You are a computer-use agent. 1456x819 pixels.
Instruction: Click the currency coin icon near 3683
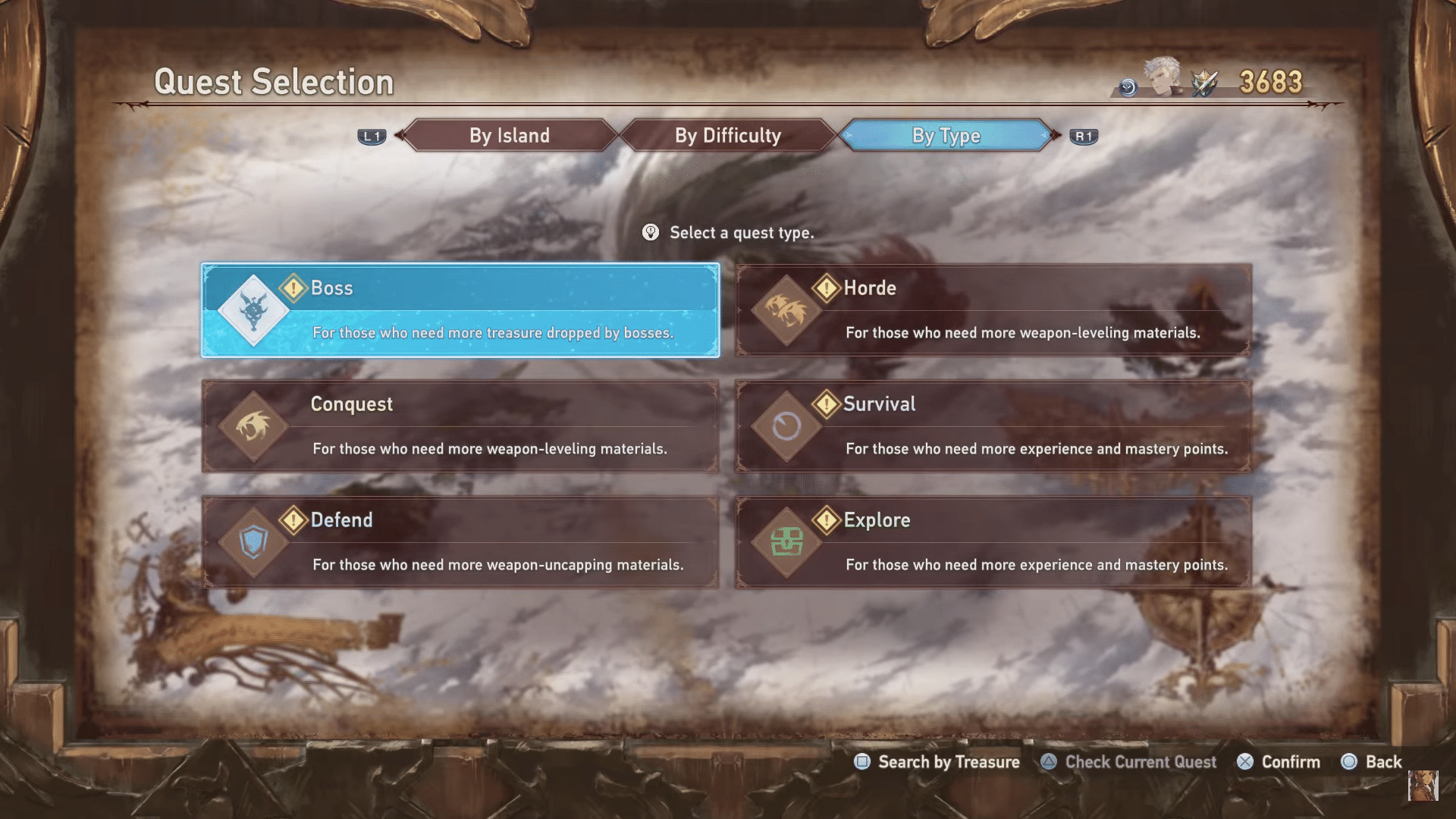point(1128,89)
